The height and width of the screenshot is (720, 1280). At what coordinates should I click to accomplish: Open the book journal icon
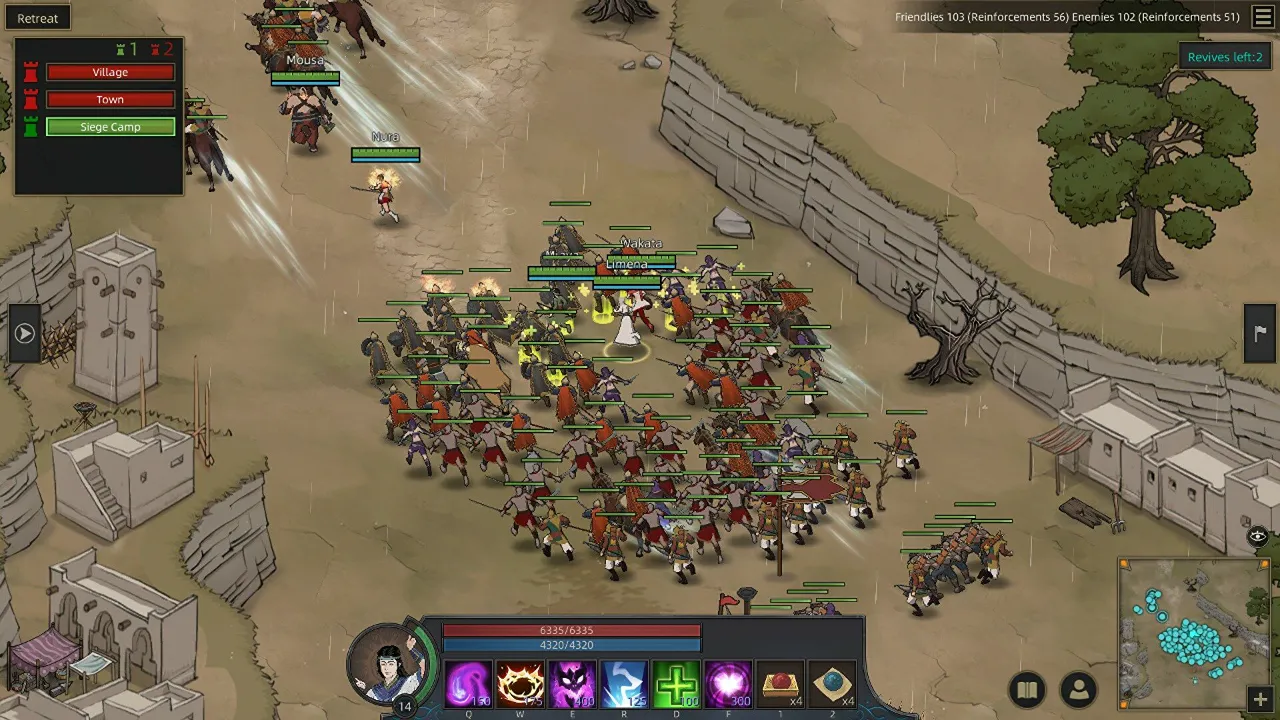(x=1027, y=690)
